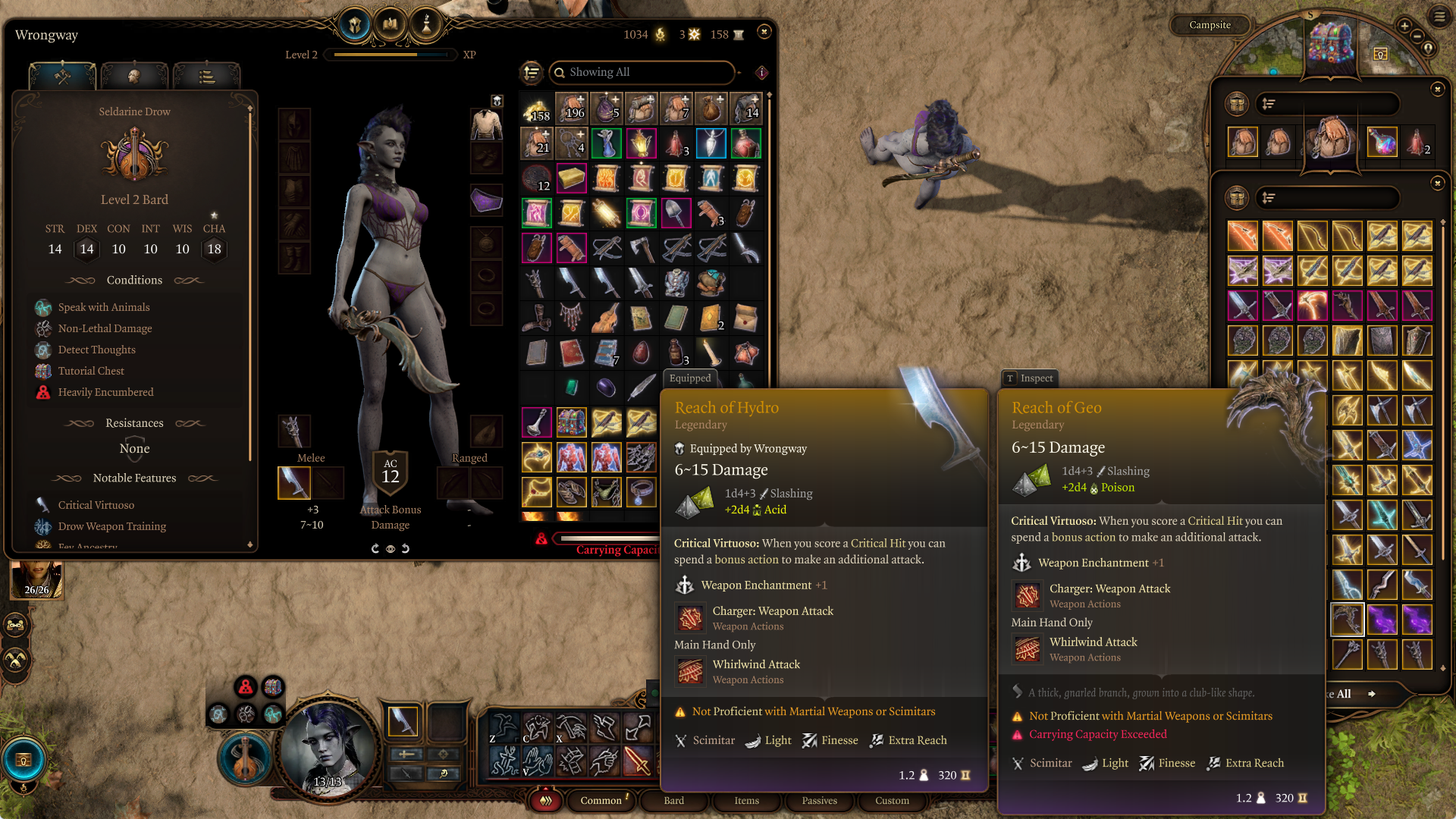Close the upper container panel

1437,89
